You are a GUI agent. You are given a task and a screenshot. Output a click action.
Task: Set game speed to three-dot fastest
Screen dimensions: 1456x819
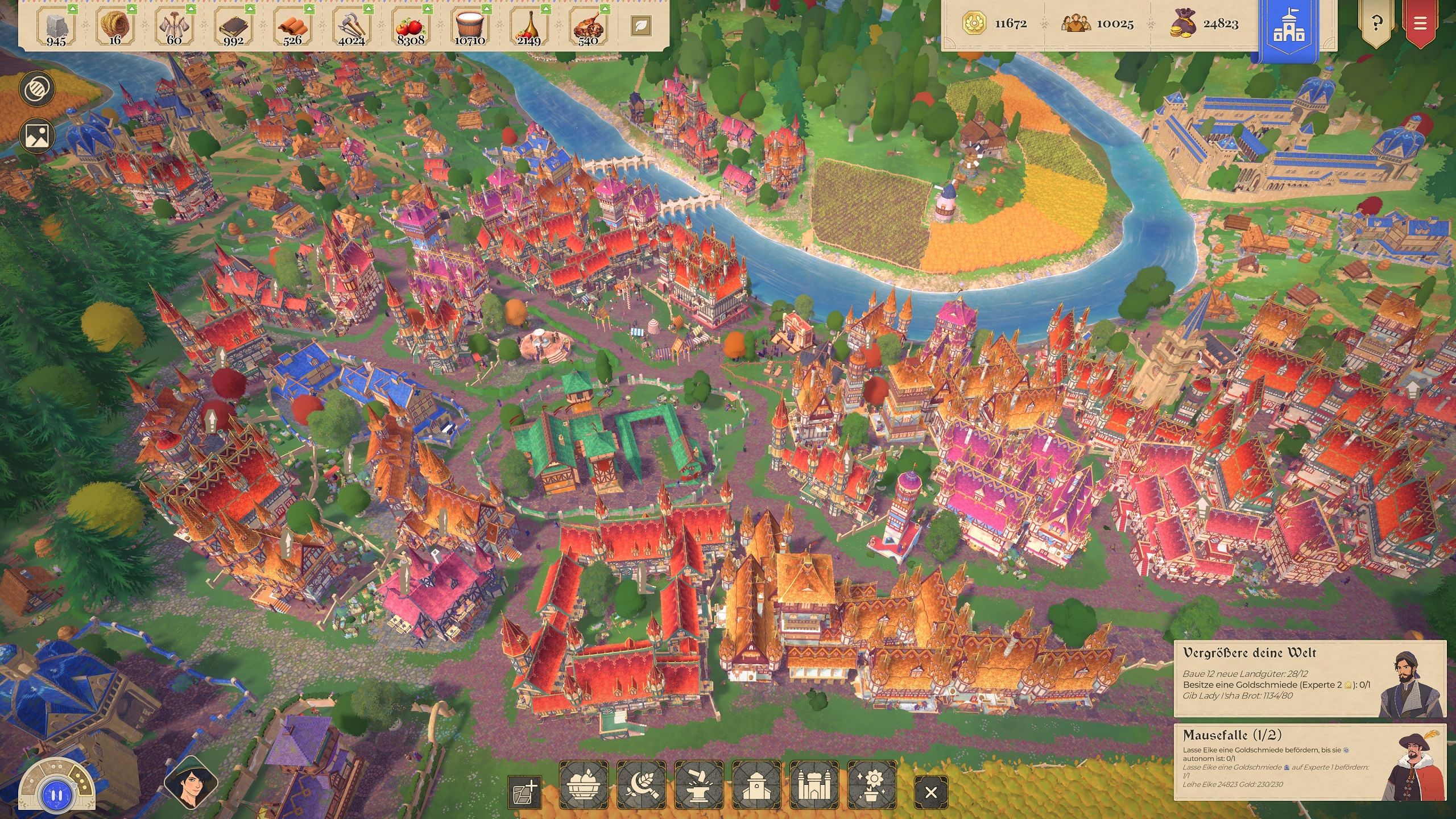tap(81, 782)
